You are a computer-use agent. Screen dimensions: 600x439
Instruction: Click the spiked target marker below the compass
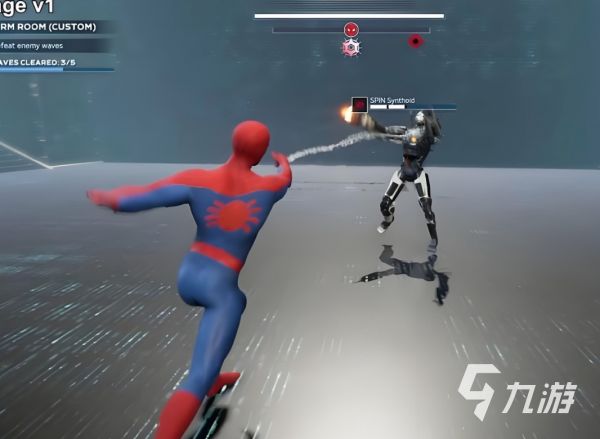pos(351,47)
